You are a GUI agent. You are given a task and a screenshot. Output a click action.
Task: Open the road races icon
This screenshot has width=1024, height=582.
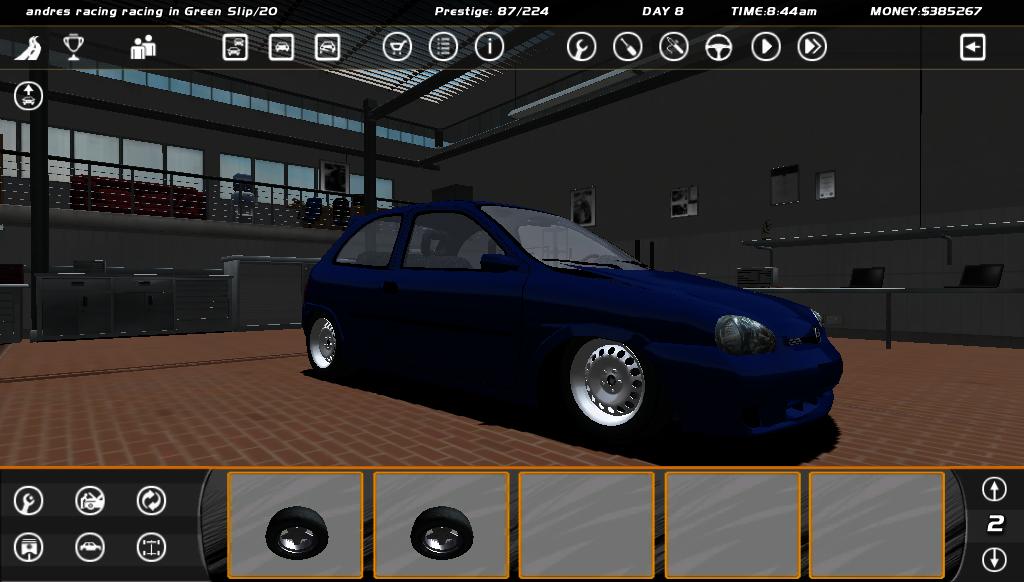click(34, 47)
